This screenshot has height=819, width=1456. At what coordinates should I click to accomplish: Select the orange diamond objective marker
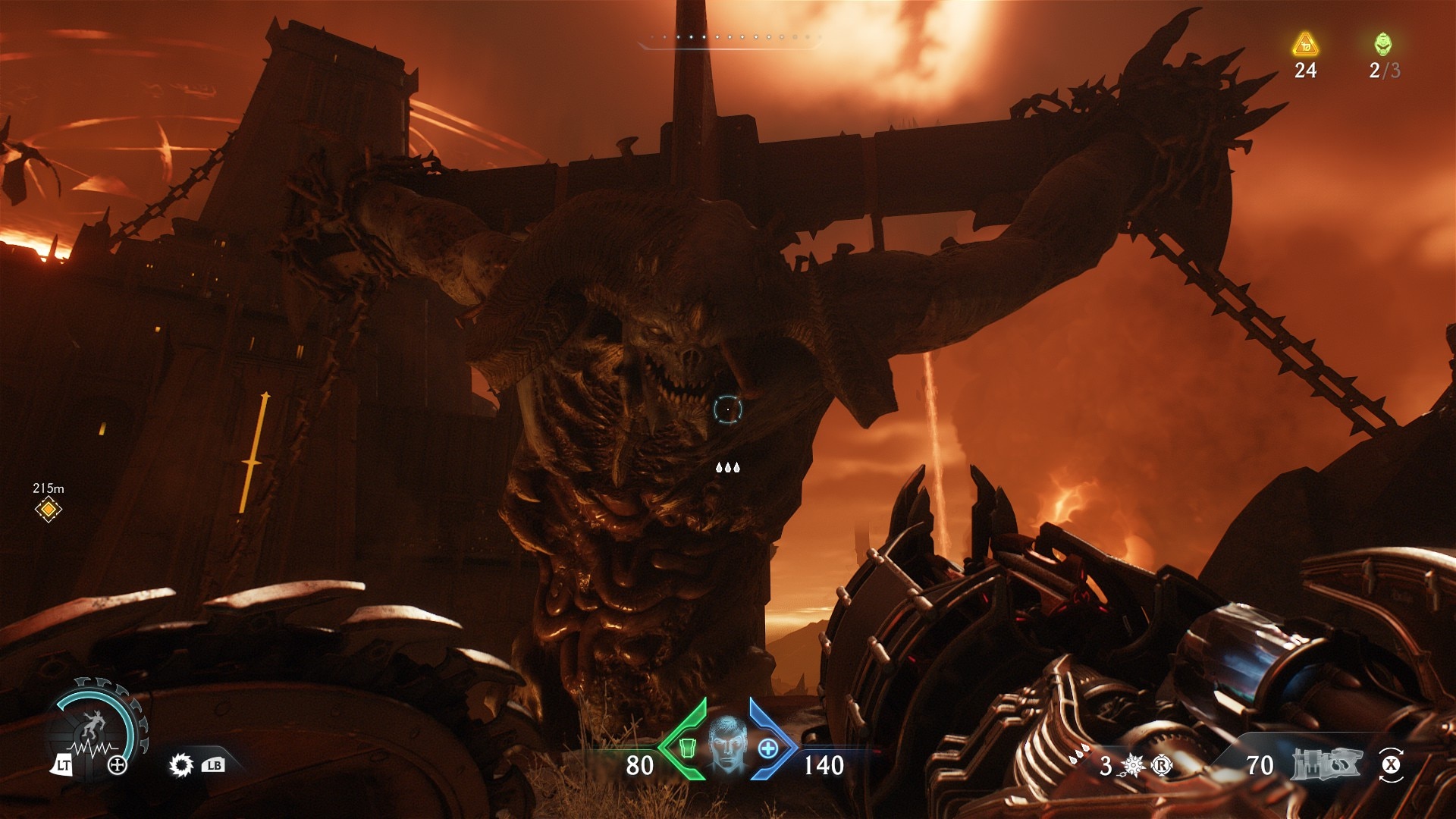tap(49, 510)
